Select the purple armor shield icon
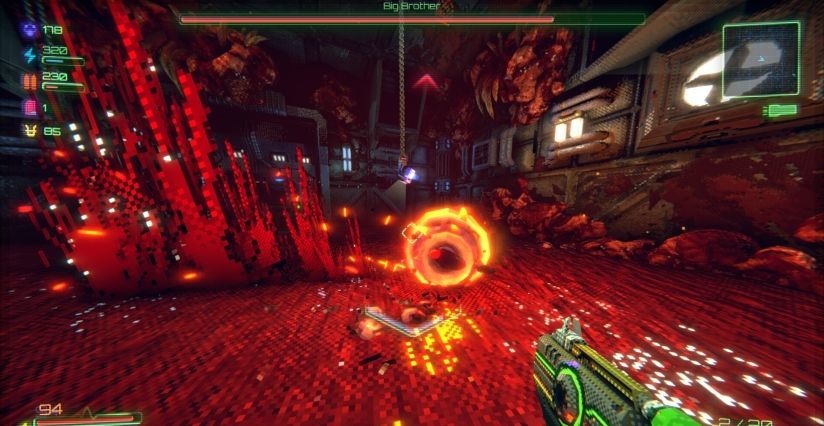 coord(28,30)
